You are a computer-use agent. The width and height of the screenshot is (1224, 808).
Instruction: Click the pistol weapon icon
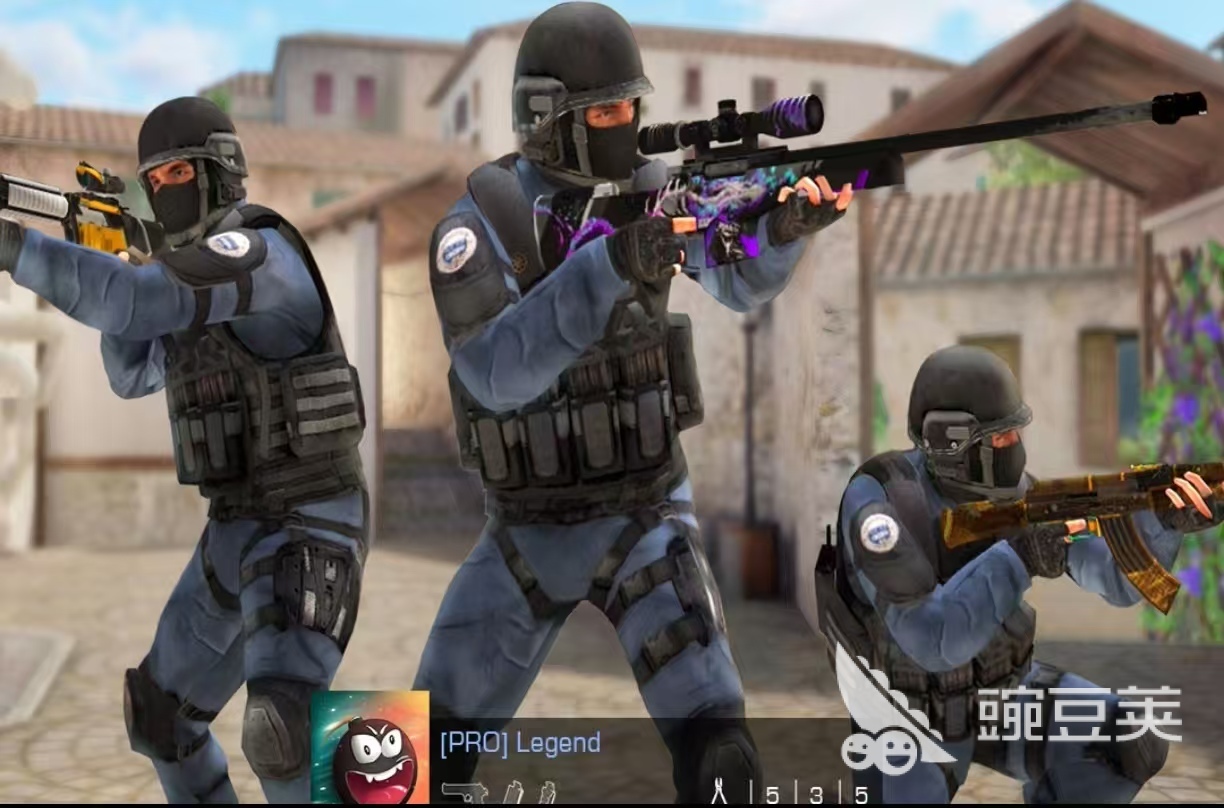[x=463, y=793]
